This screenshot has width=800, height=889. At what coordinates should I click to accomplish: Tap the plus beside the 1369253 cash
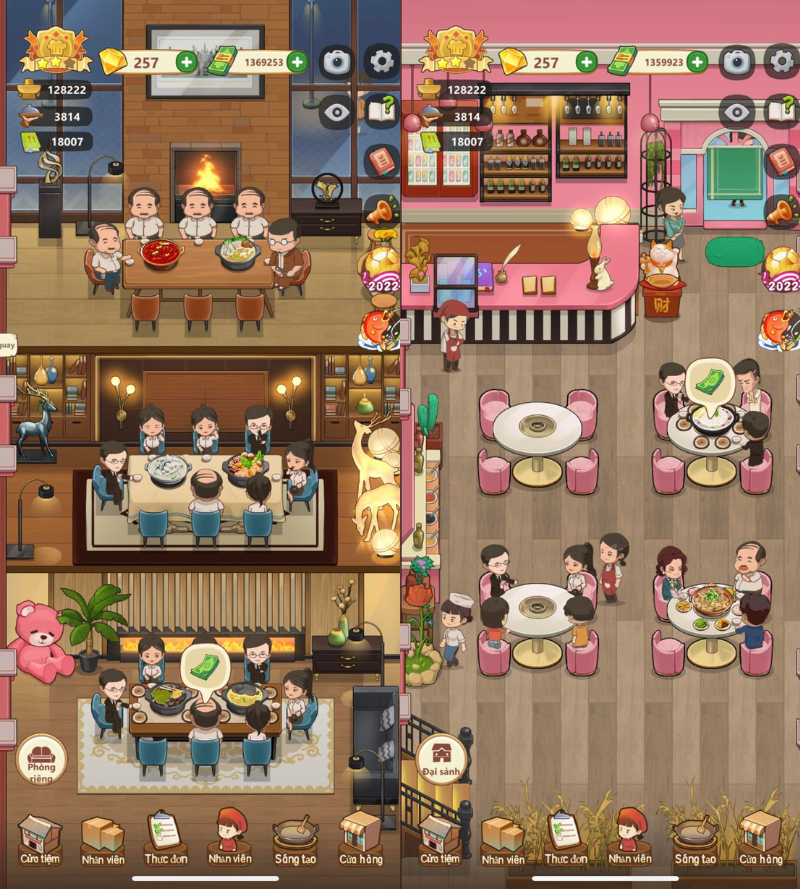coord(297,62)
